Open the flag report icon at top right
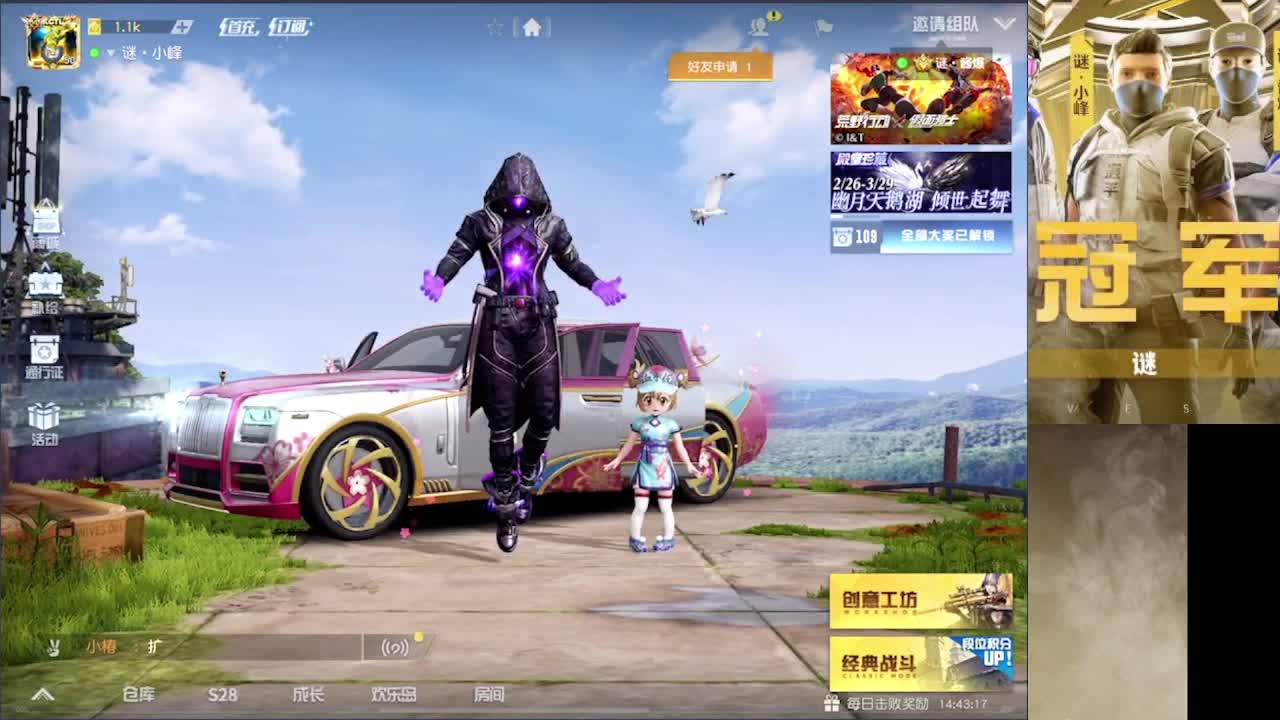 click(822, 27)
